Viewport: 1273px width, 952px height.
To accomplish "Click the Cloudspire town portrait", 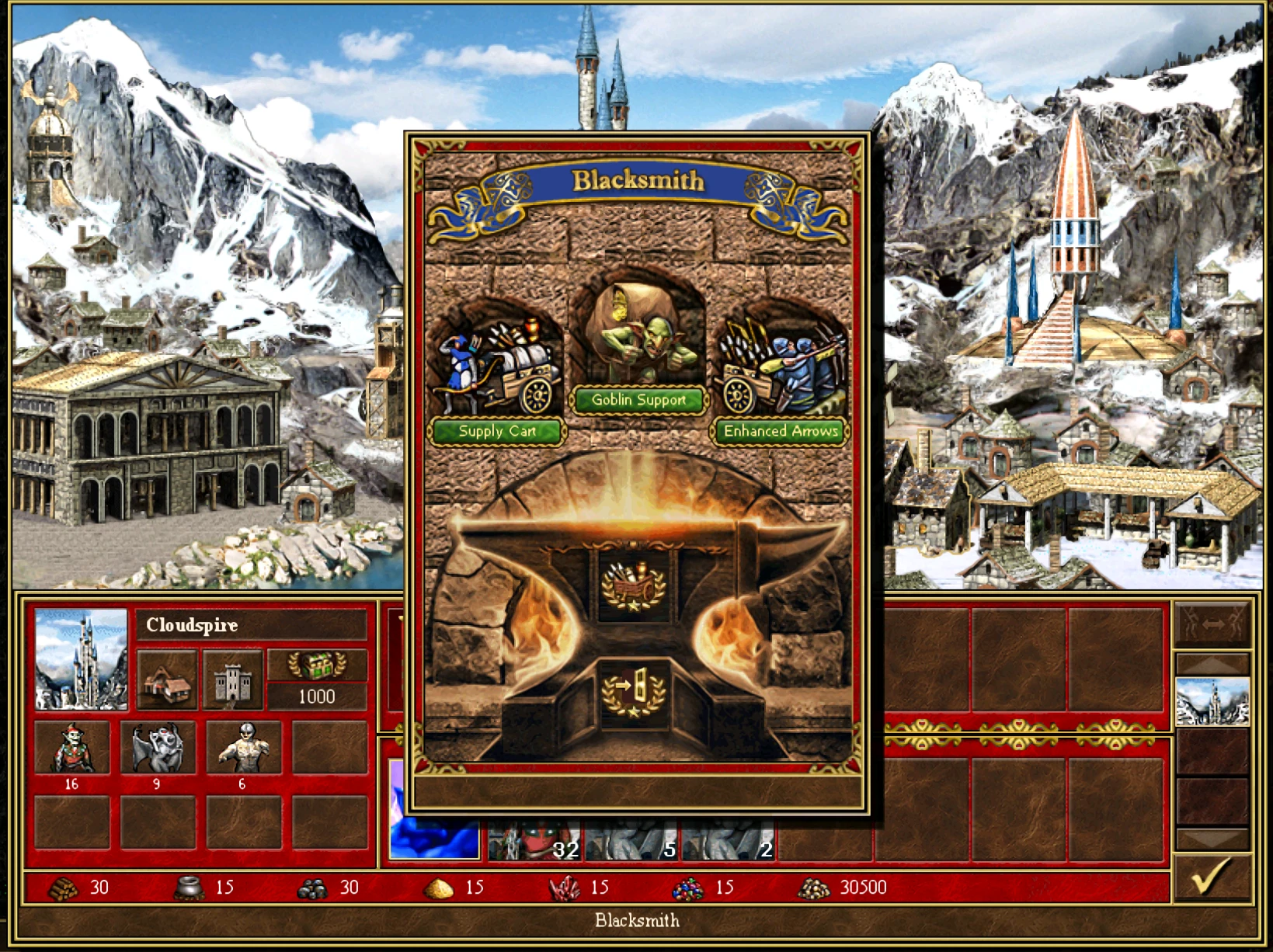I will [x=81, y=659].
